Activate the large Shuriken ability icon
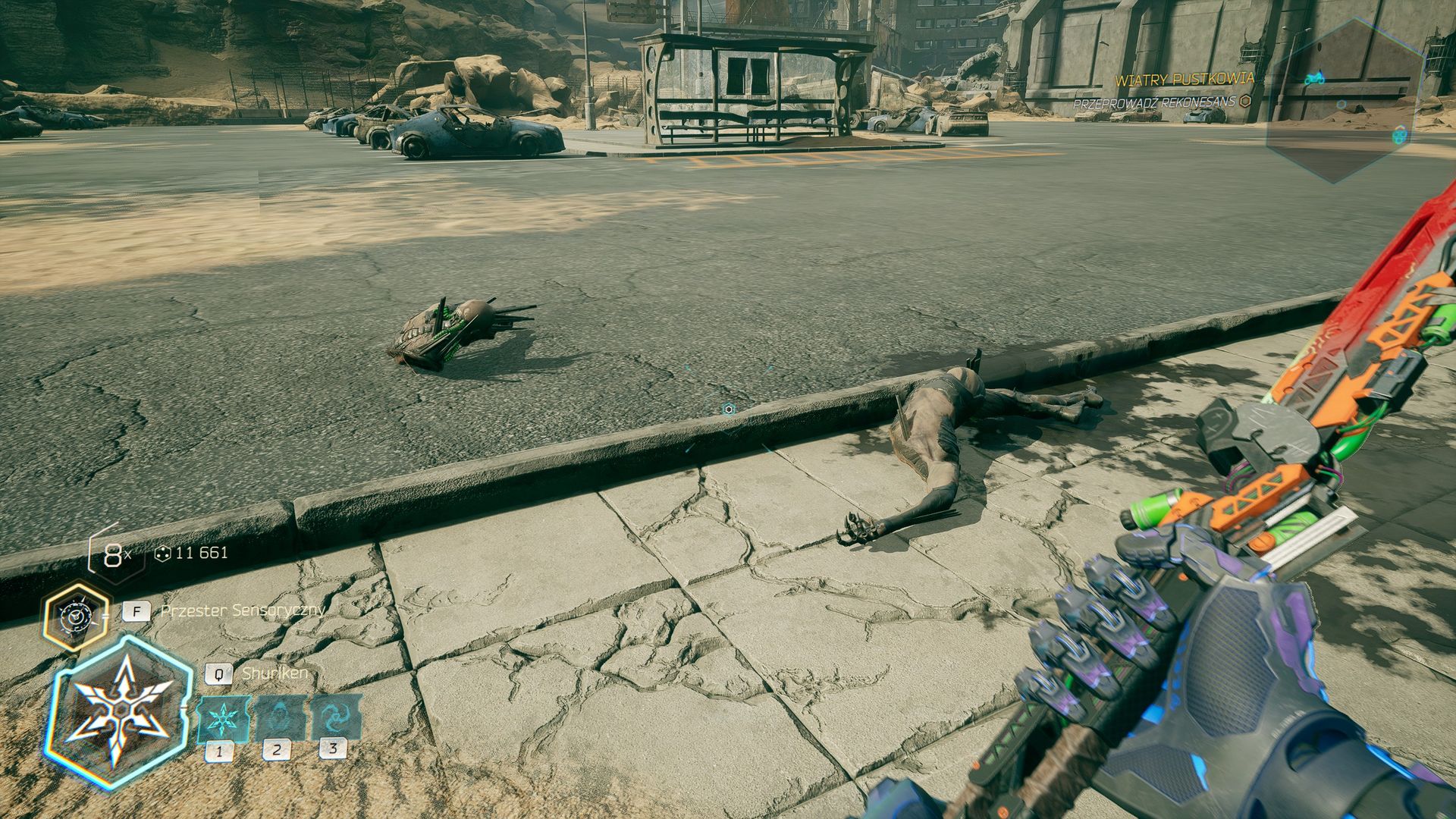1456x819 pixels. pyautogui.click(x=119, y=713)
